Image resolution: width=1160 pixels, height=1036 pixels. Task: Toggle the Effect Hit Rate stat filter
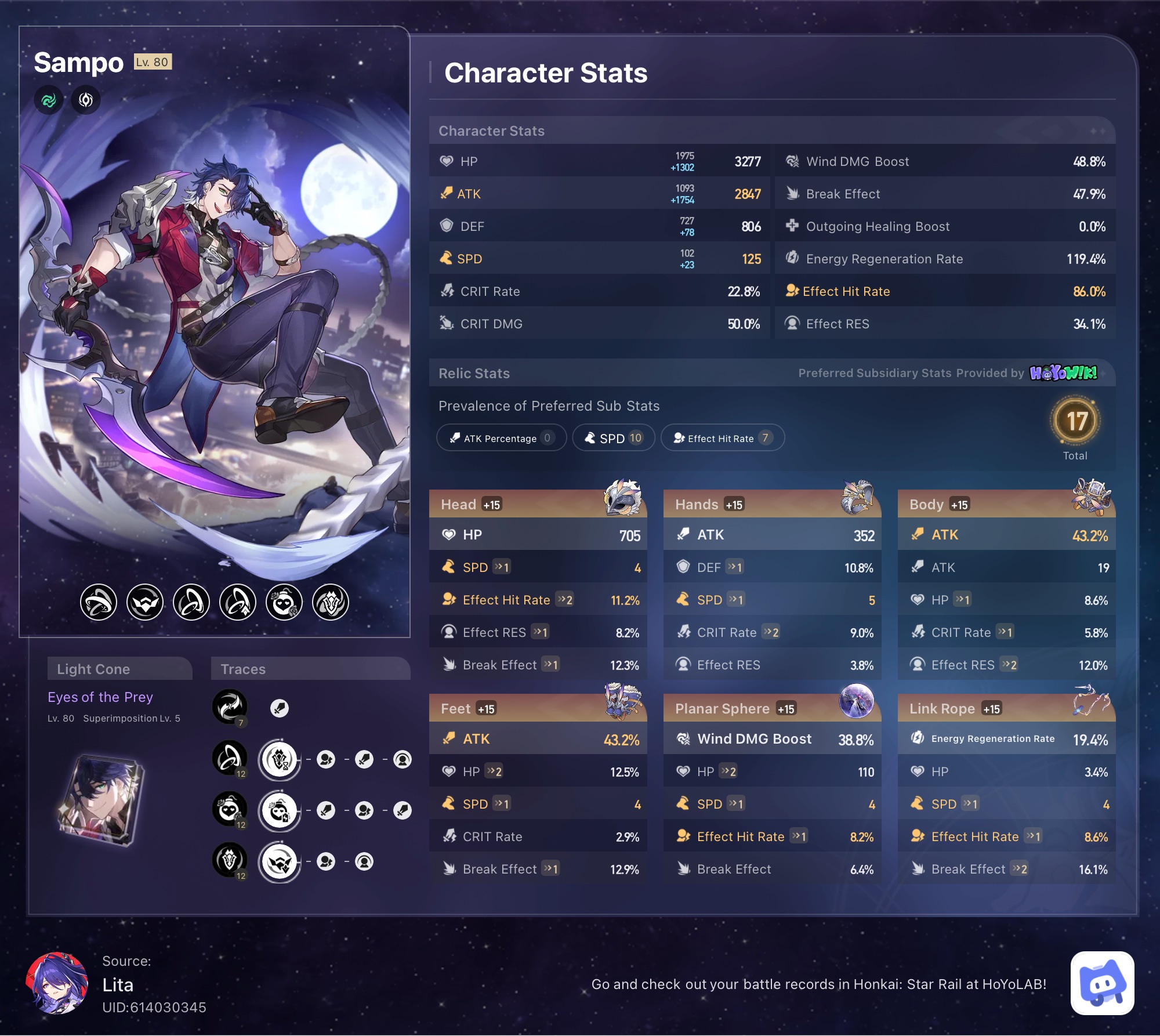point(723,438)
